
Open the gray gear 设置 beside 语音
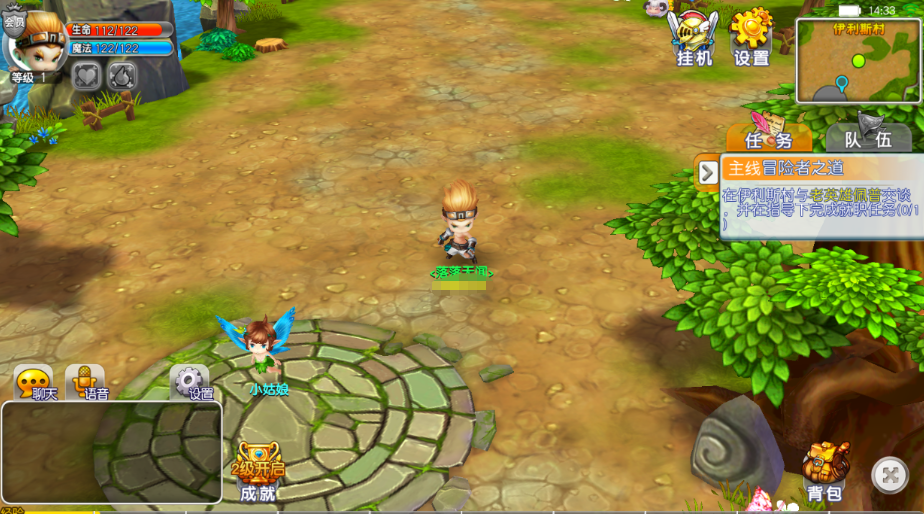pos(190,383)
